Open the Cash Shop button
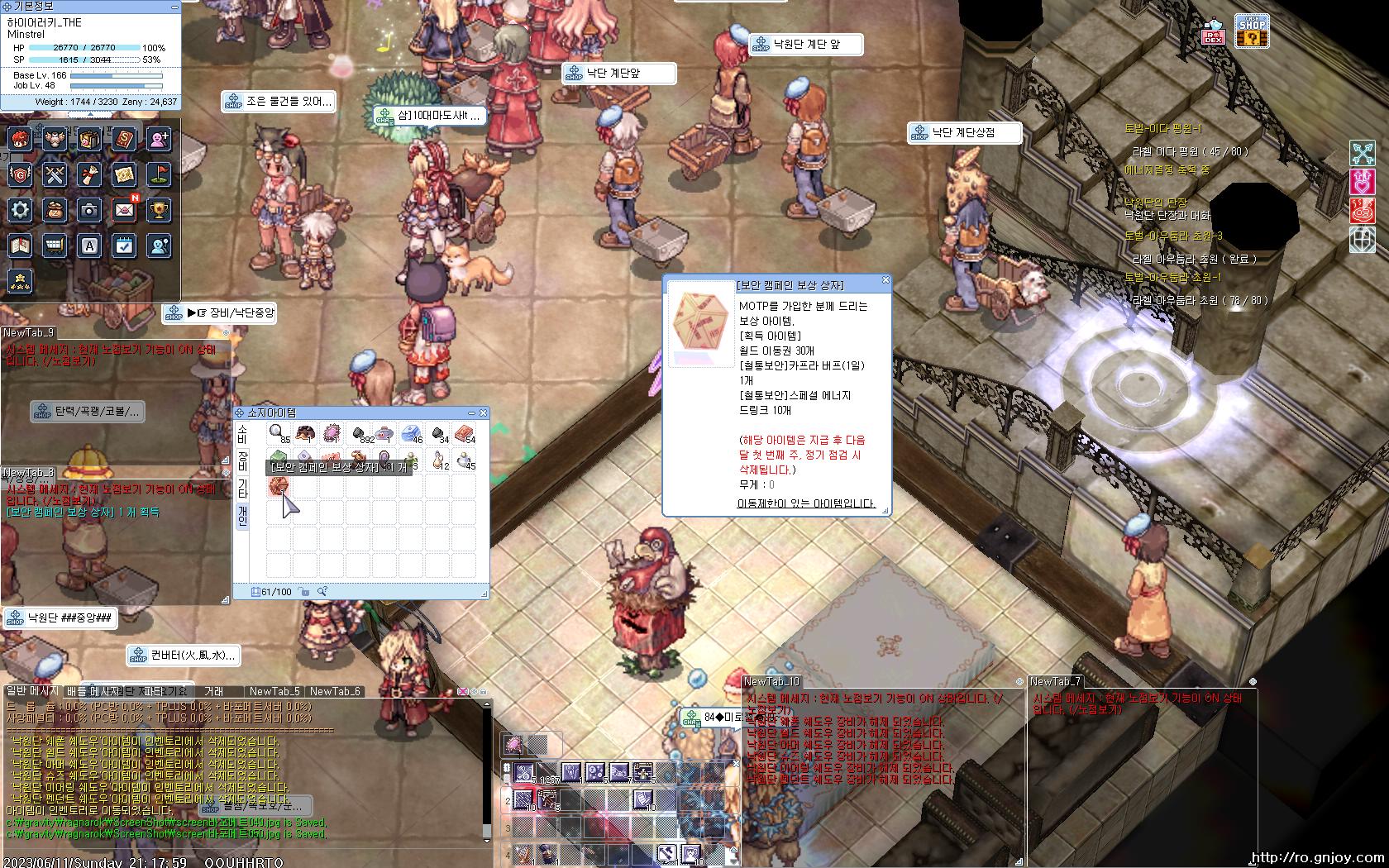1389x868 pixels. click(x=1253, y=31)
